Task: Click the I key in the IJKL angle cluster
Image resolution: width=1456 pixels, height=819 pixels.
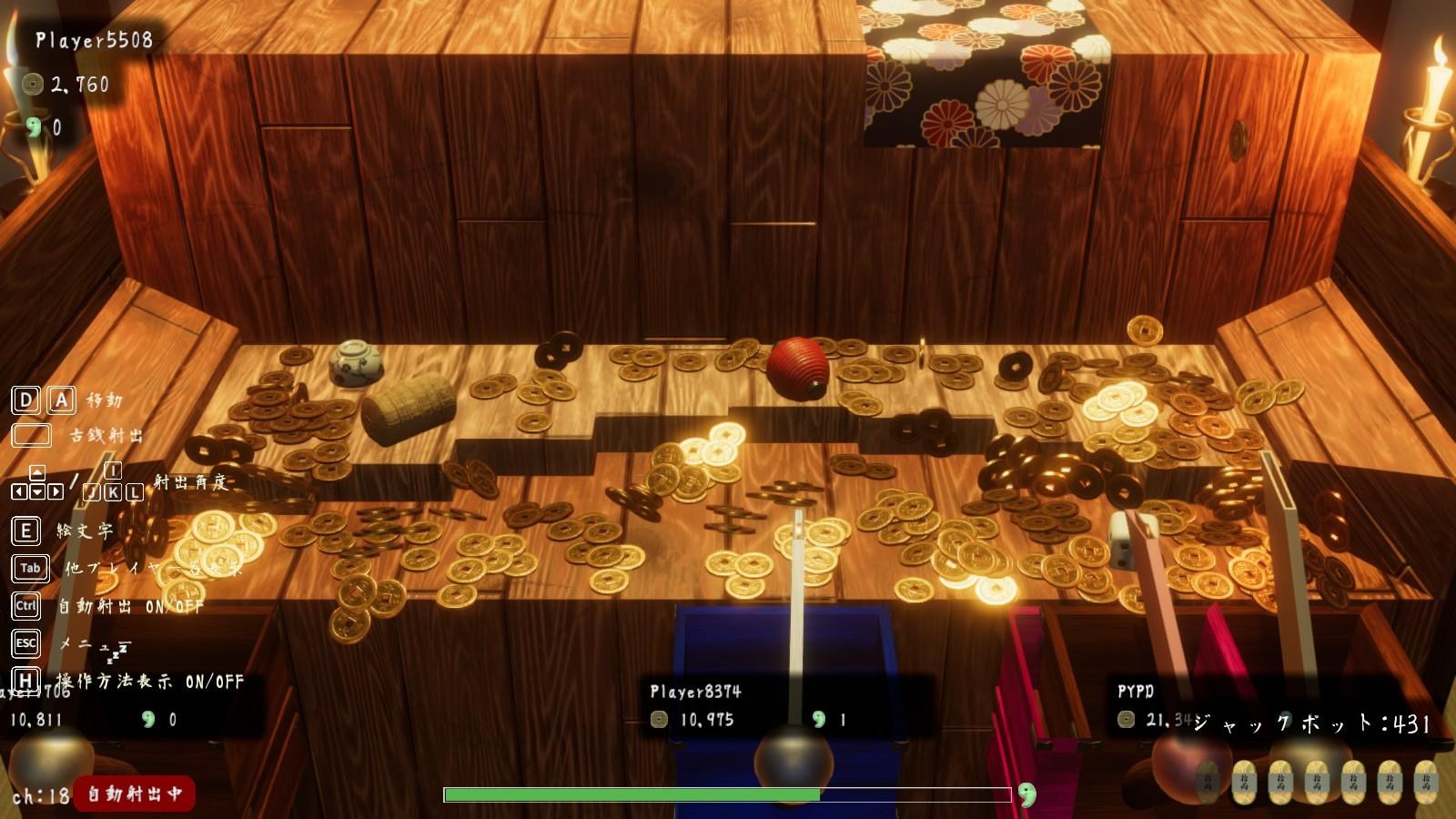Action: 113,470
